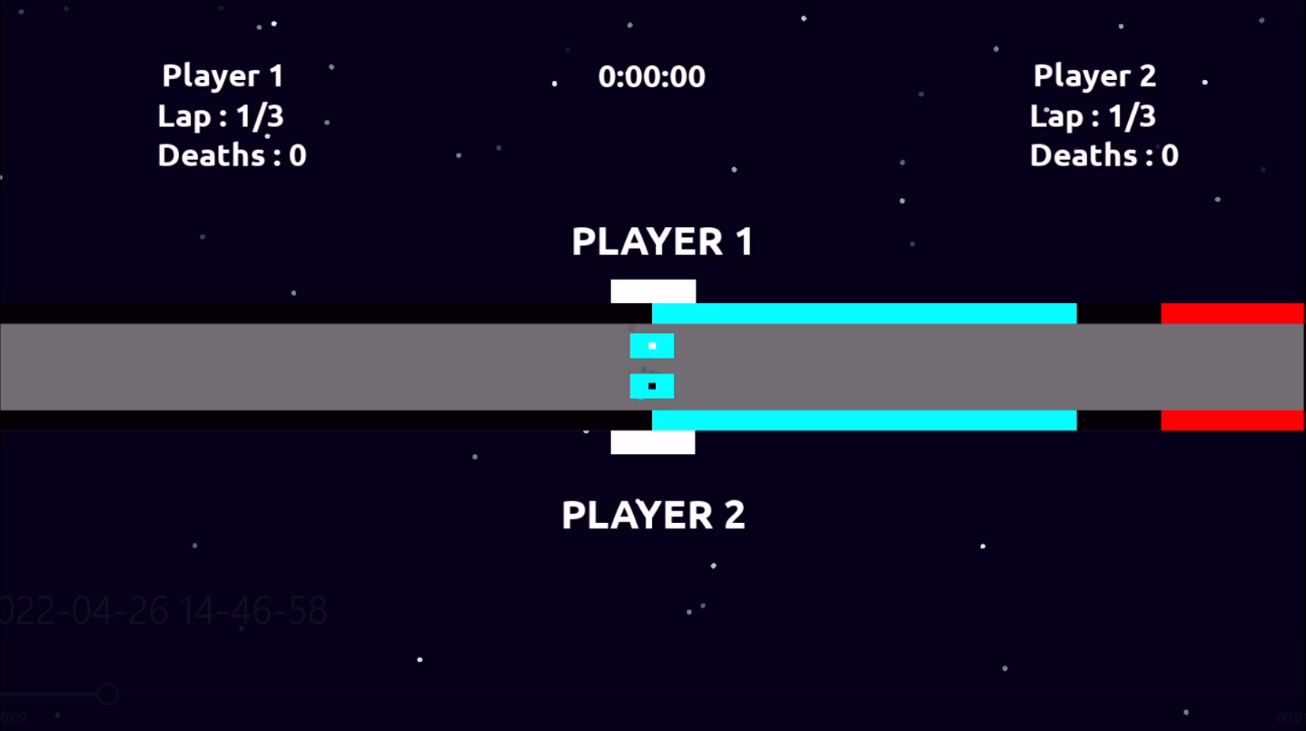The width and height of the screenshot is (1306, 731).
Task: Click the upper white starting block
Action: tap(652, 289)
